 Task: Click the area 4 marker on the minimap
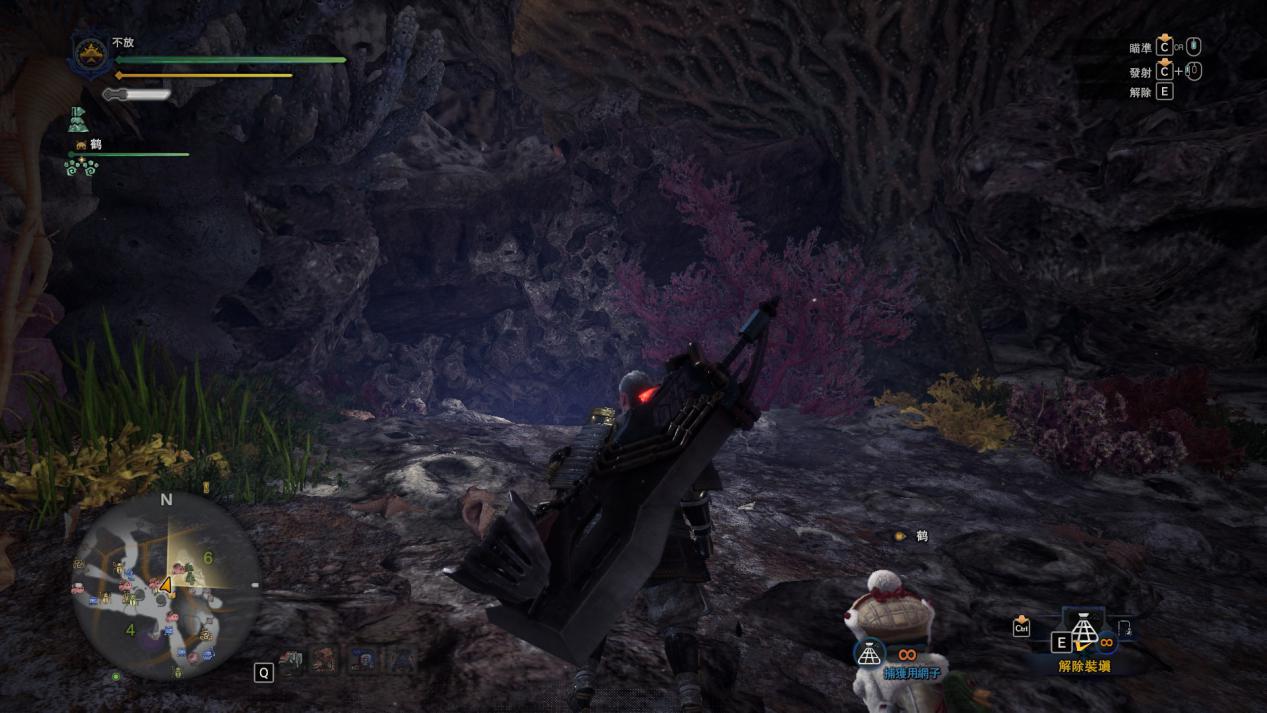(130, 630)
